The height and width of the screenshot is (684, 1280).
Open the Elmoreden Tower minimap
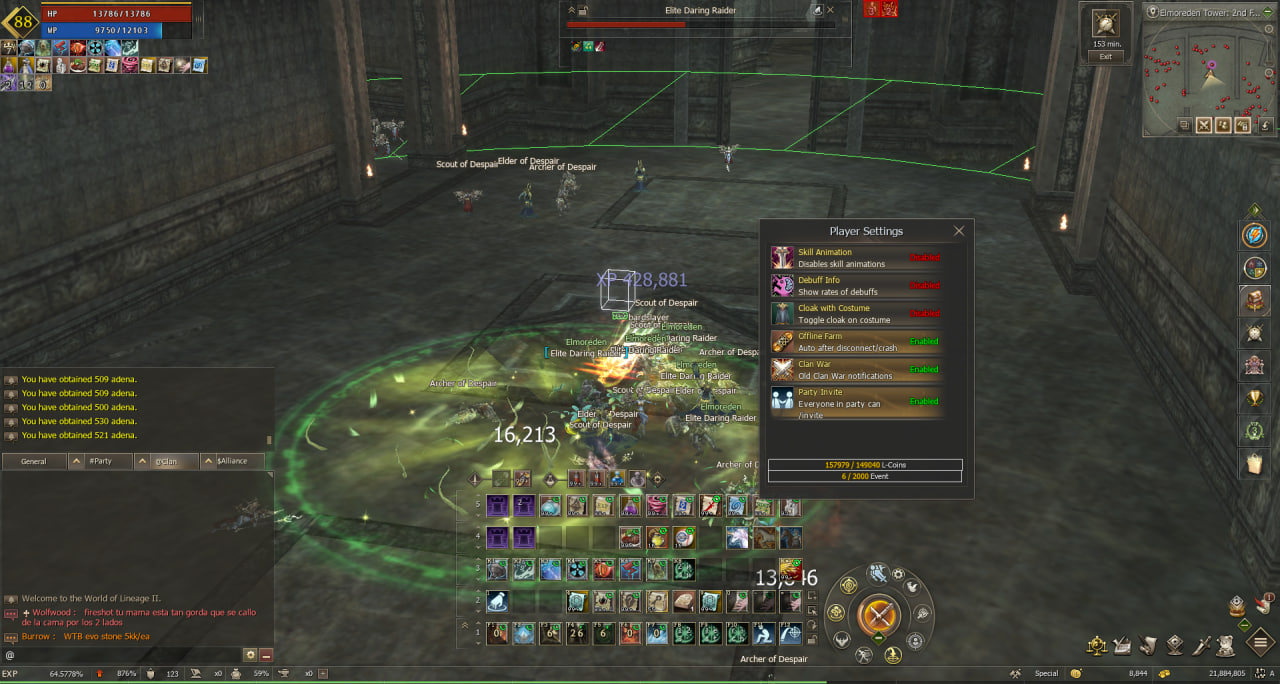click(1209, 70)
